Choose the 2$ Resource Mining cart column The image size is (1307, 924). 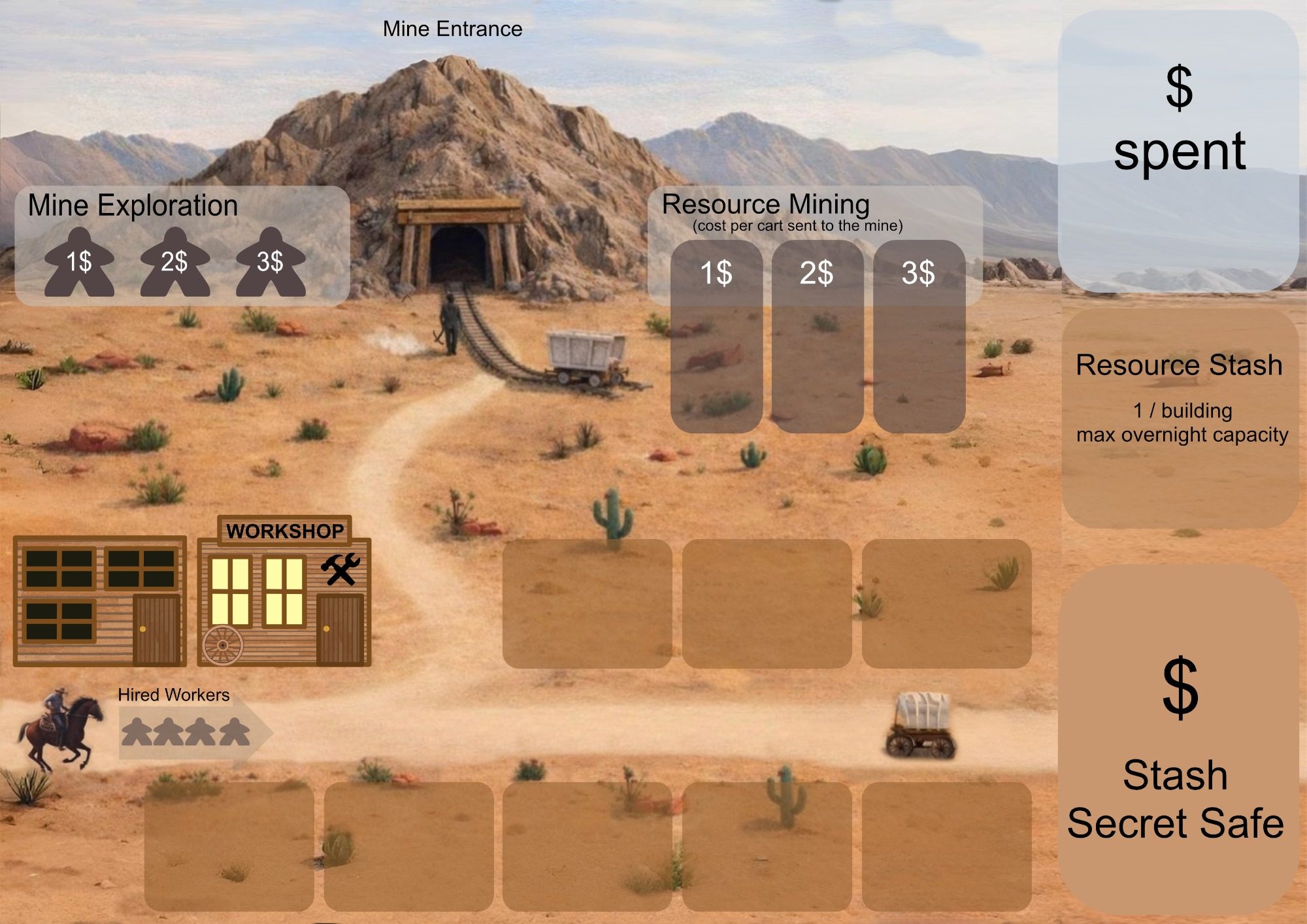click(817, 337)
